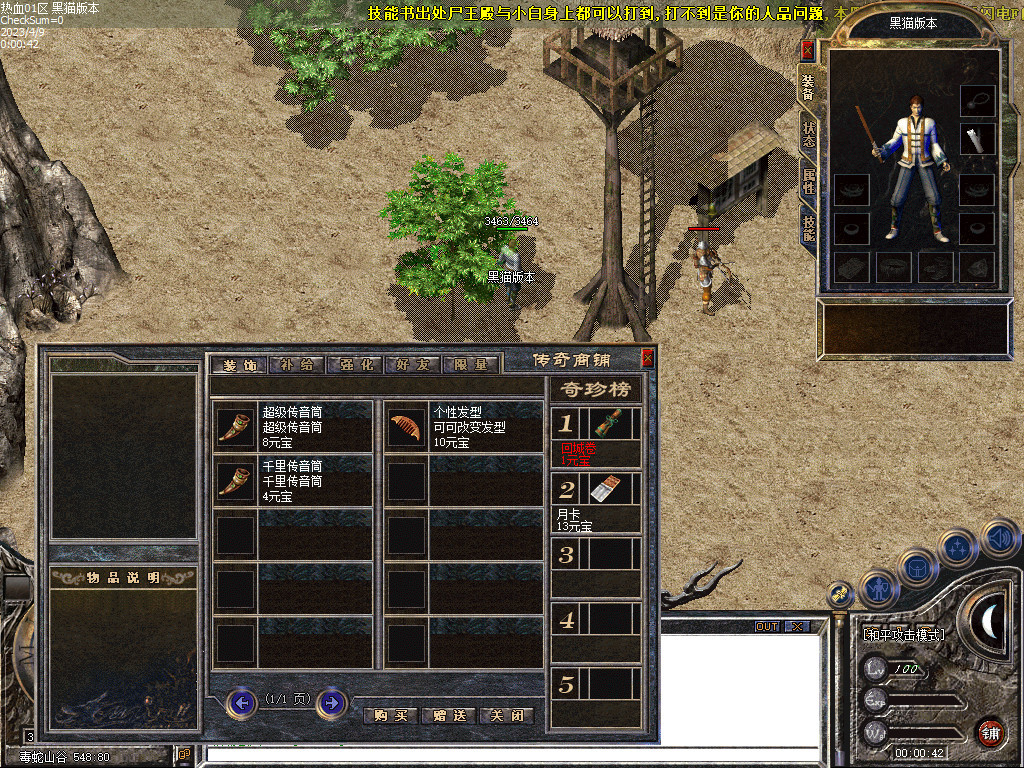Go to the next shop page arrow
This screenshot has width=1024, height=768.
pos(331,703)
